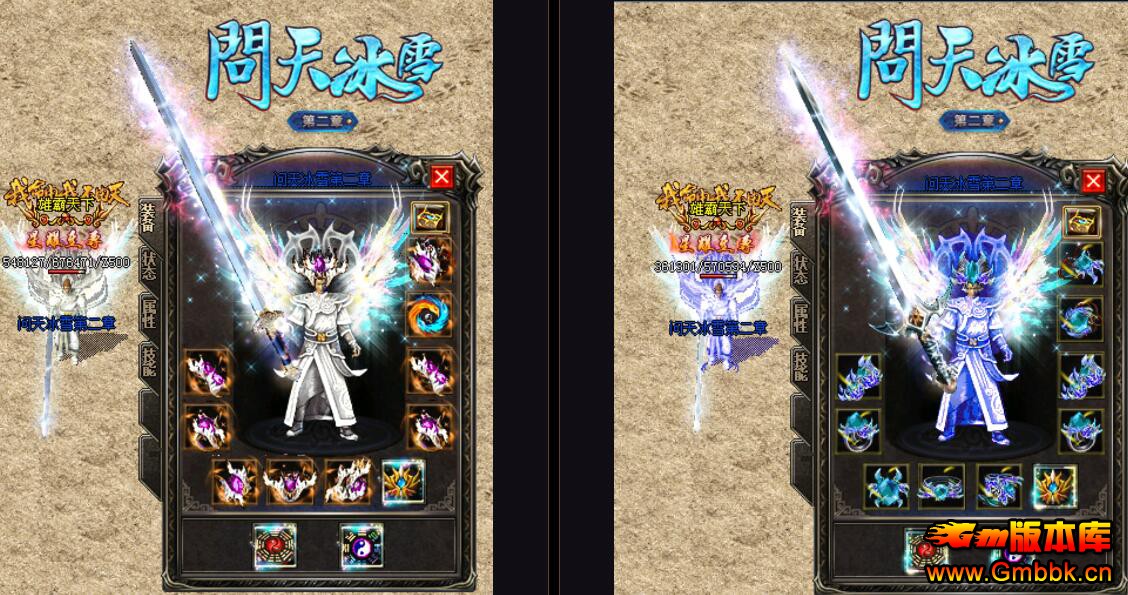Select the fire and ice swirl orb slot
Viewport: 1128px width, 595px height.
(429, 315)
